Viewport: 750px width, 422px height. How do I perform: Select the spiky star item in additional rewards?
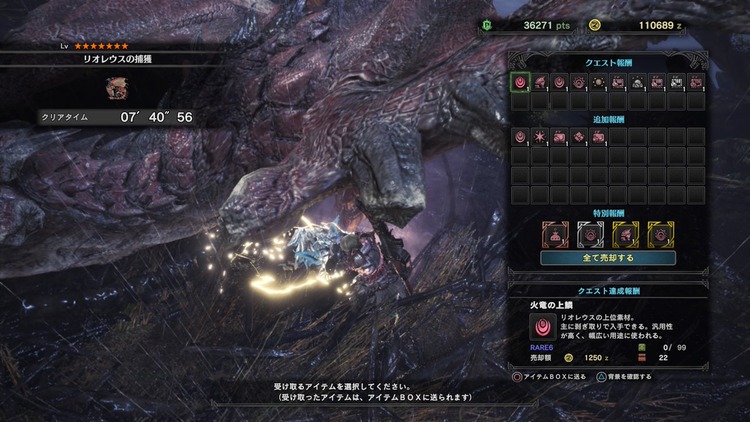point(542,135)
